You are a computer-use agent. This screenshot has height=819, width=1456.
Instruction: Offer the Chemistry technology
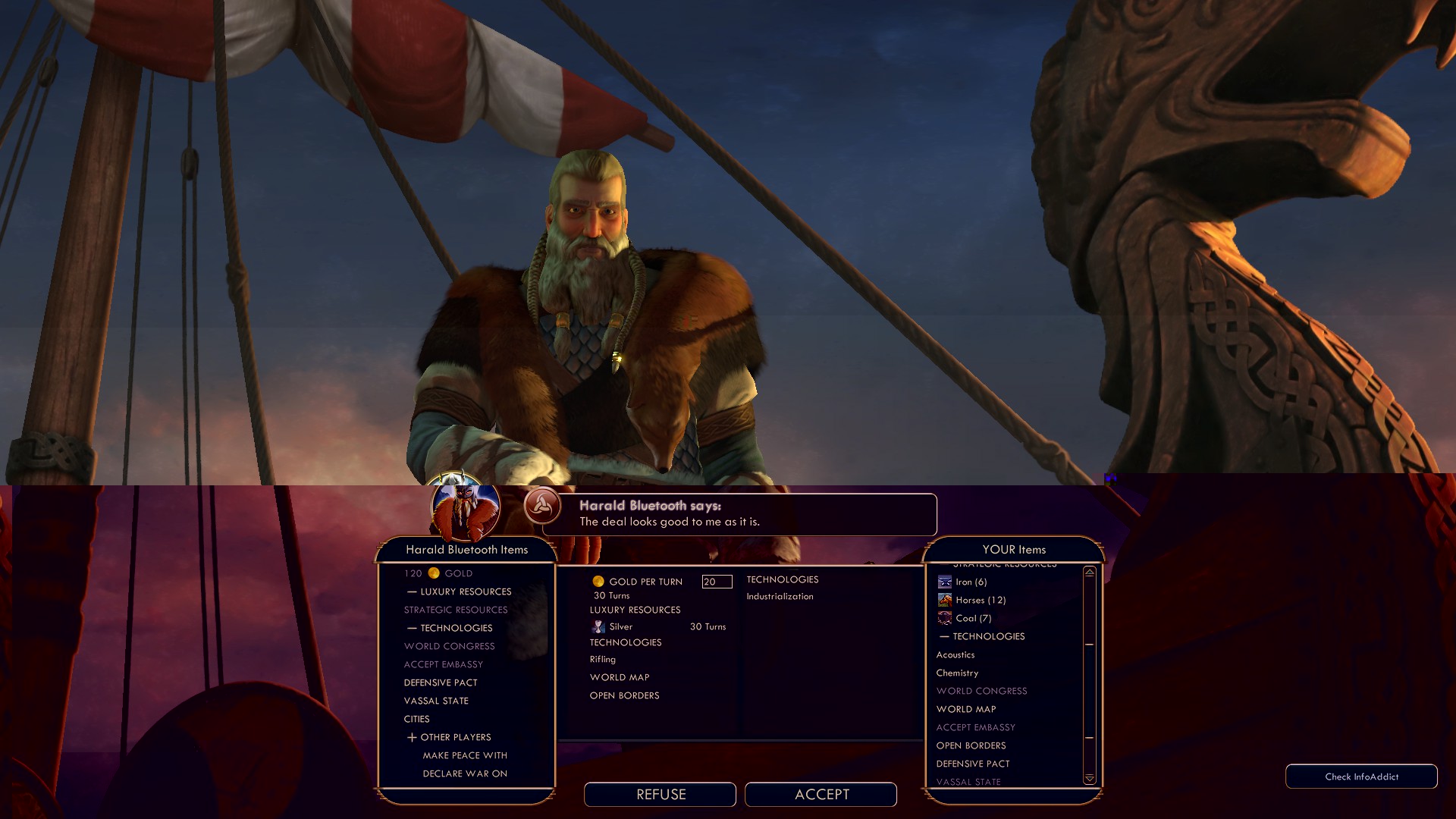pos(957,673)
